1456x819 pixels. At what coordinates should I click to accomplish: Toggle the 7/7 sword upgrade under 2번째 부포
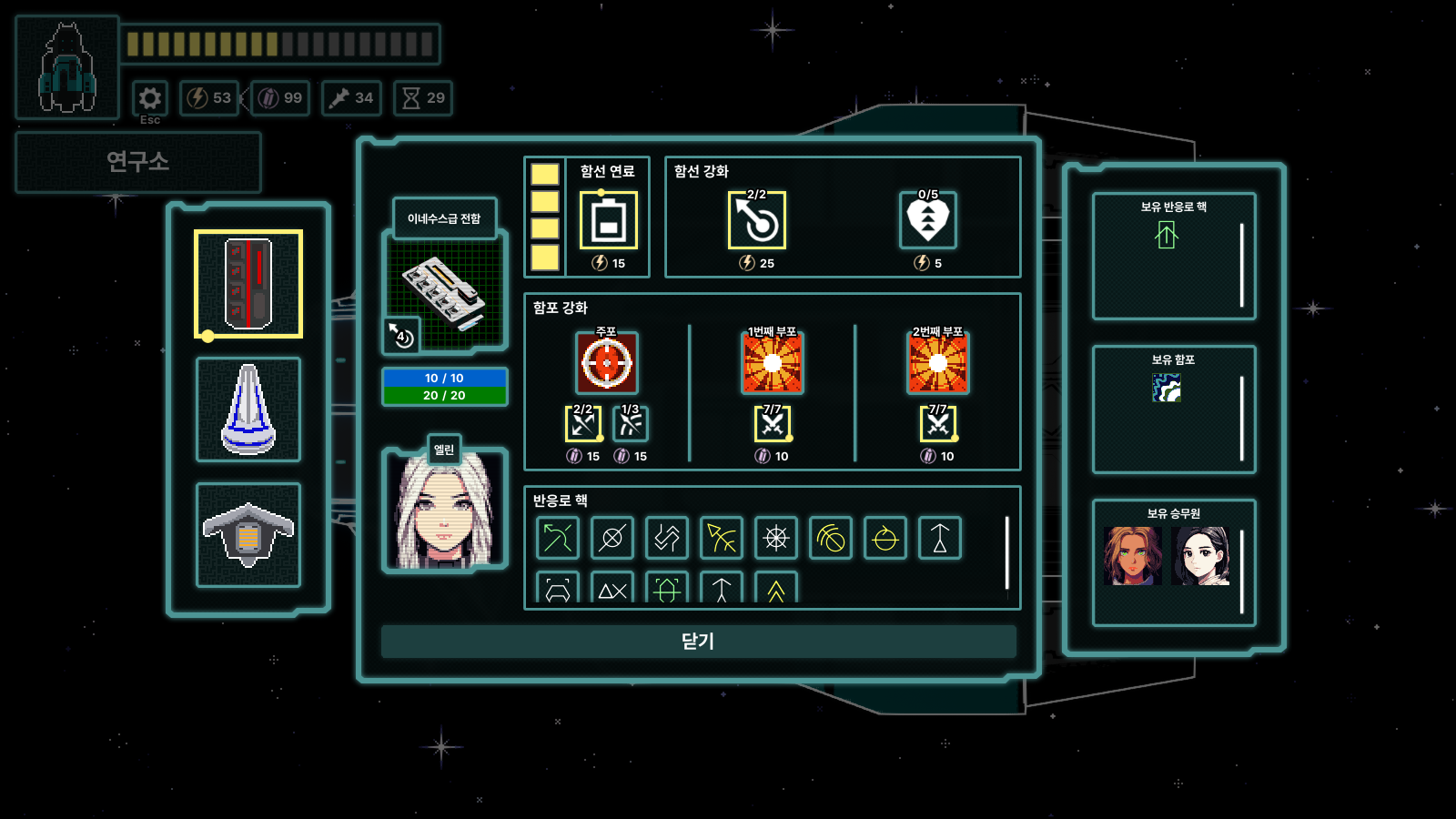[938, 422]
